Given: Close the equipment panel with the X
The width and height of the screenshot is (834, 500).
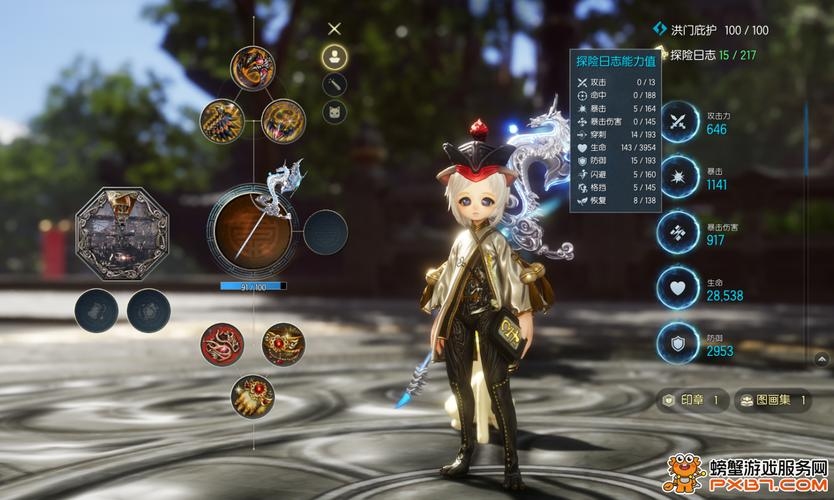Looking at the screenshot, I should coord(335,29).
